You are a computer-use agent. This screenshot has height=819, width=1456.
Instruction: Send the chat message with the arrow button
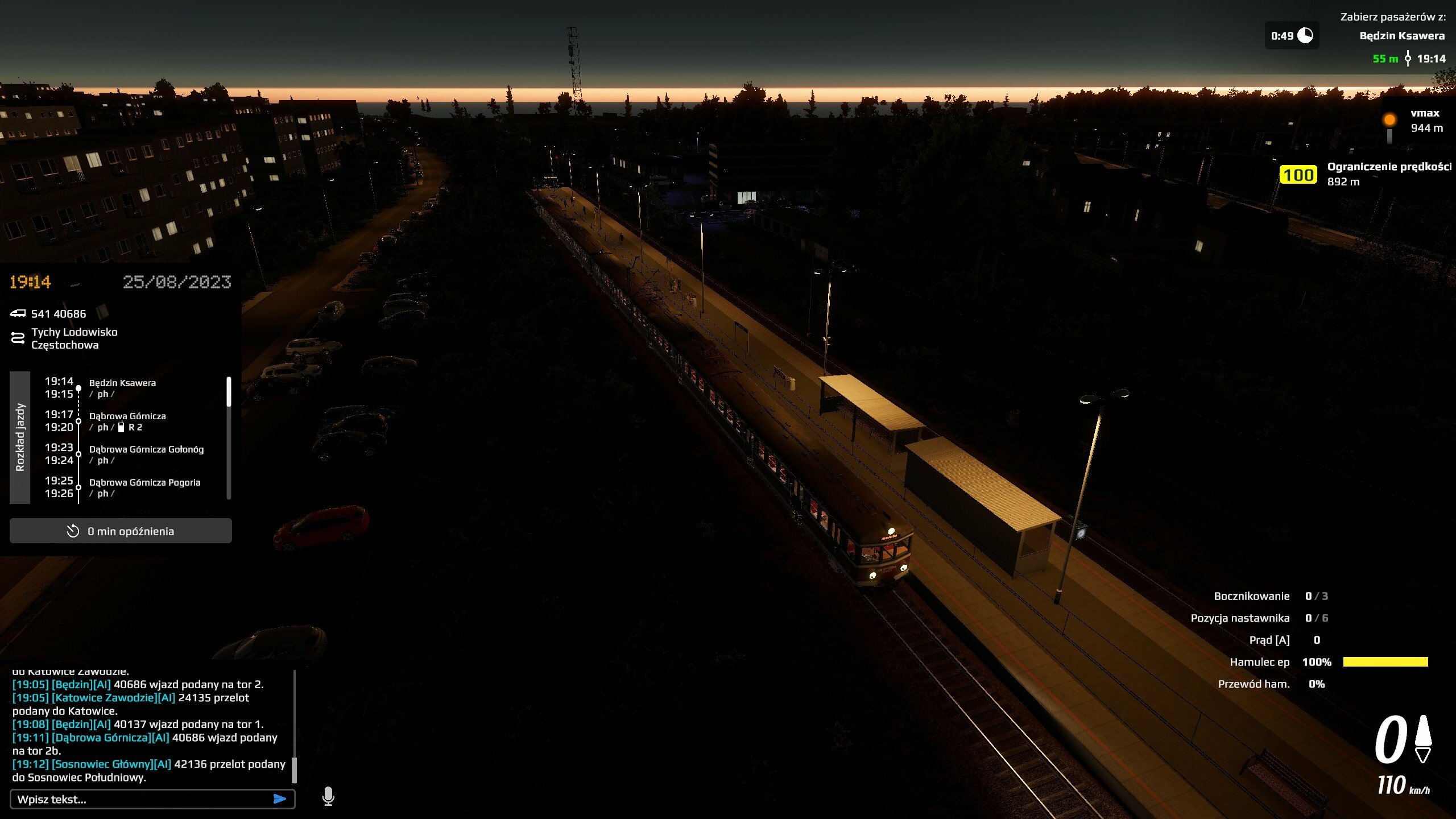(x=279, y=799)
